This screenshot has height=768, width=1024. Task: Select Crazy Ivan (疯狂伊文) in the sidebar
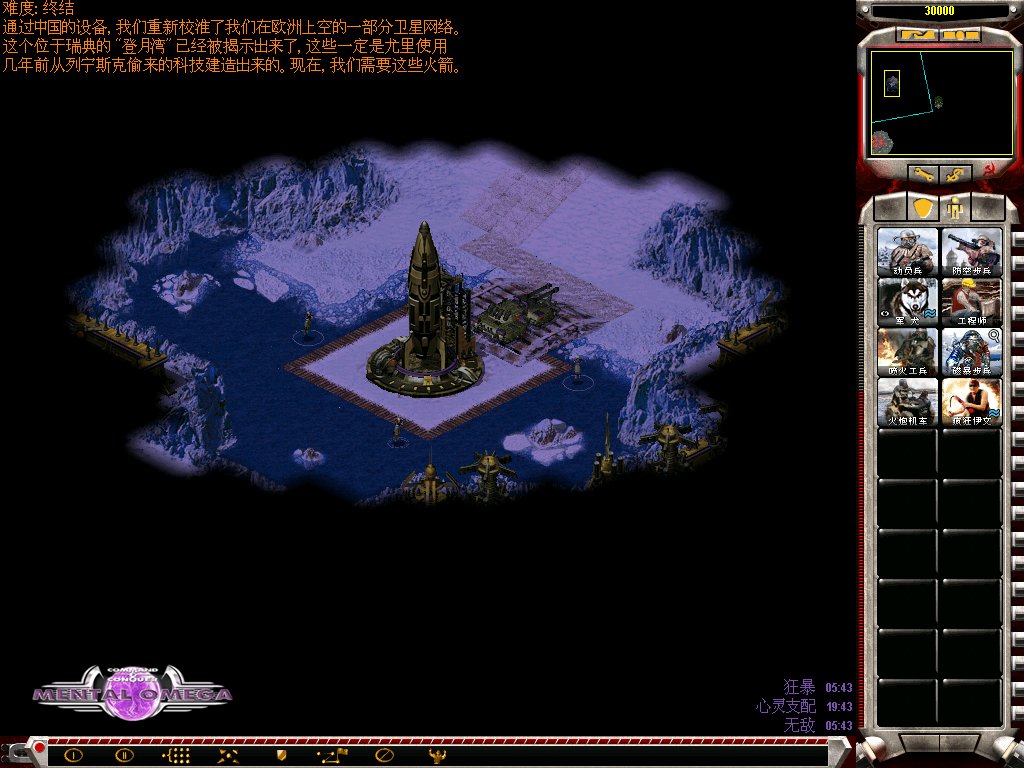[x=971, y=401]
